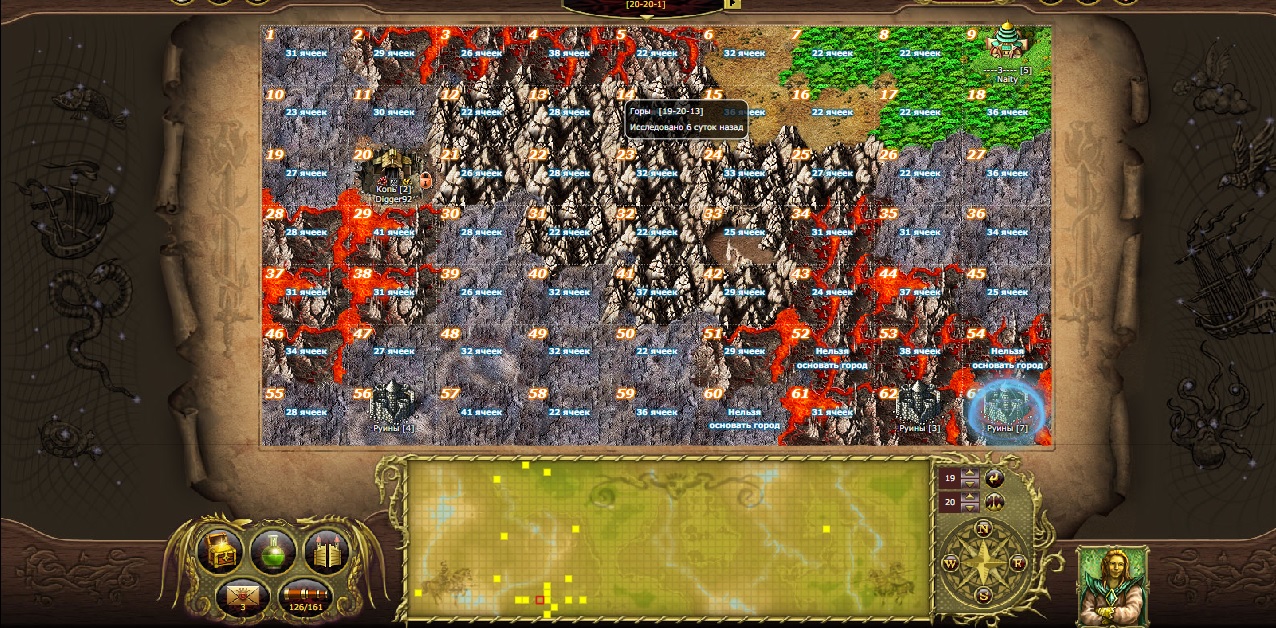Image resolution: width=1276 pixels, height=628 pixels.
Task: Select the level 4 ruins on tile 56
Action: 393,404
